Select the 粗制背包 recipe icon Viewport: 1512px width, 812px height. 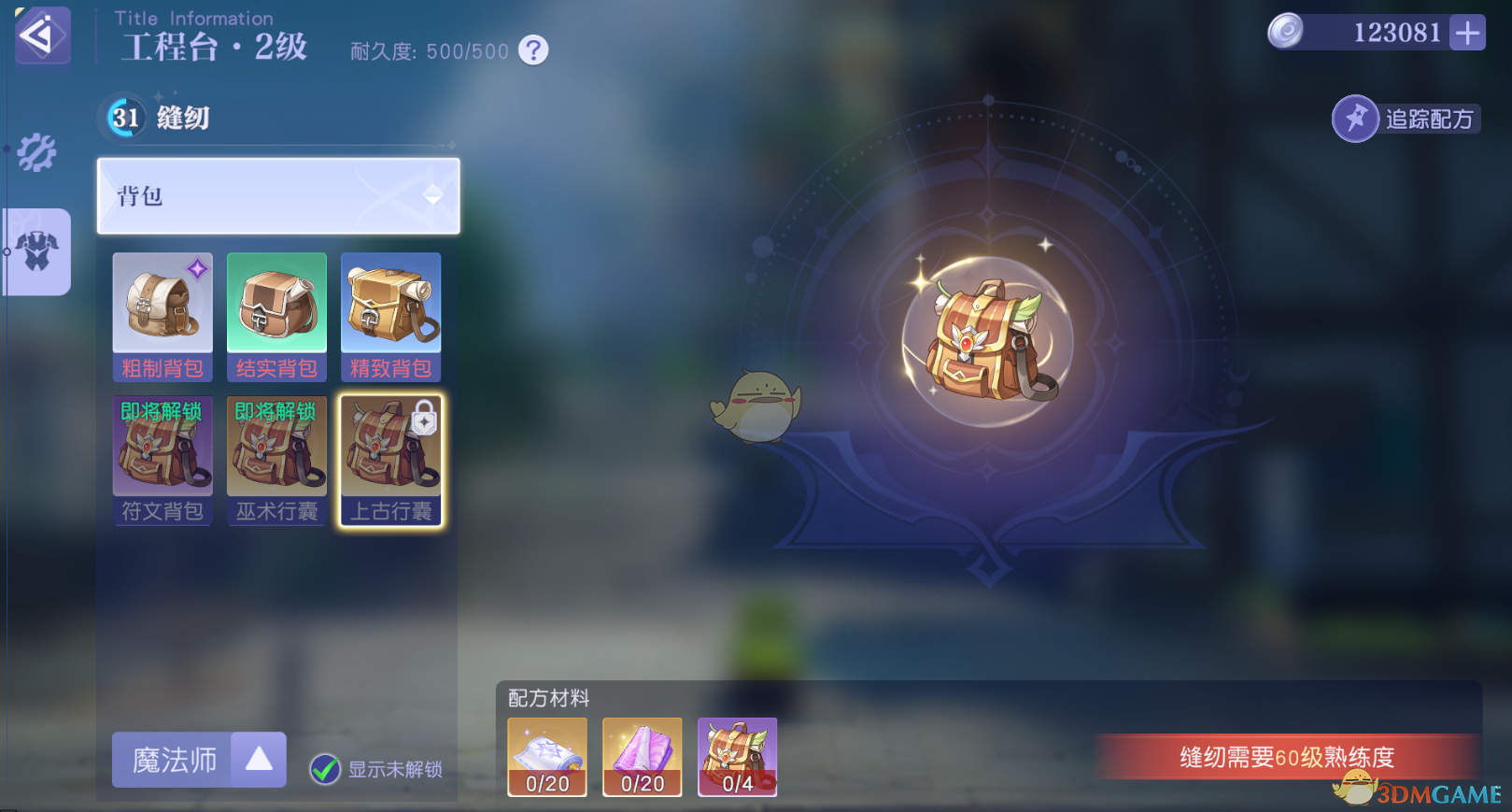click(x=162, y=303)
